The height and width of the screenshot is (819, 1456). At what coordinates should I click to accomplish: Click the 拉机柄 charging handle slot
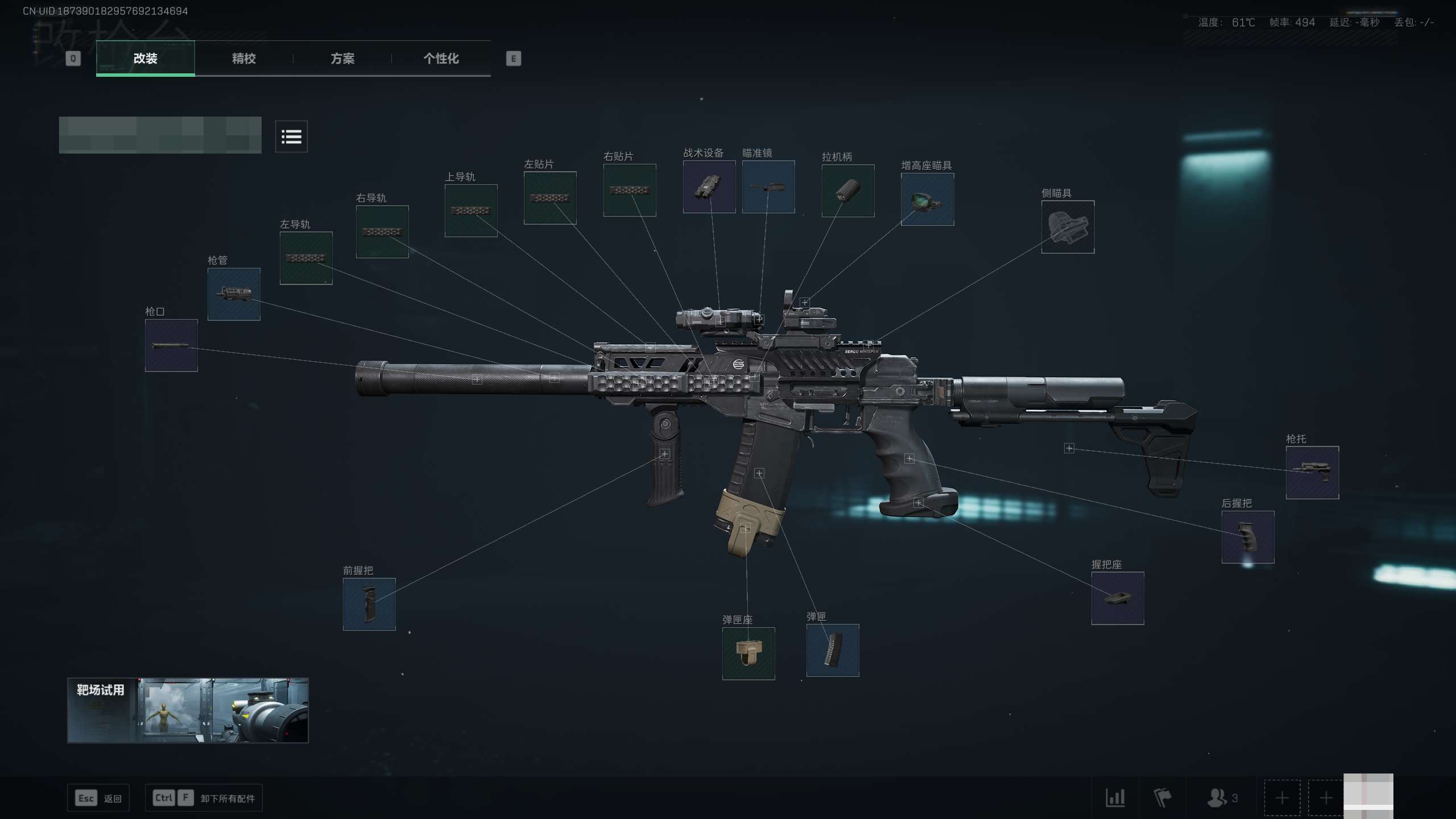(x=847, y=191)
